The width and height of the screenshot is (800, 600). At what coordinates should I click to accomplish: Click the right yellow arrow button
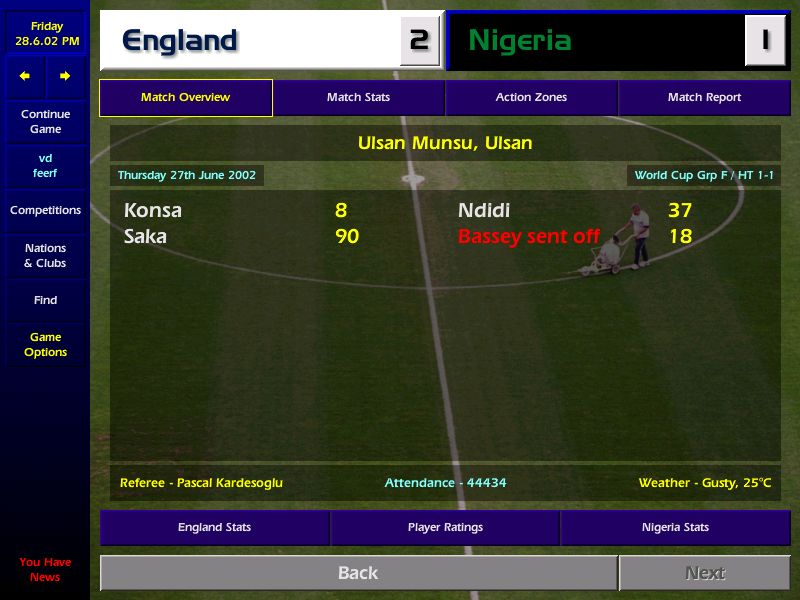65,76
